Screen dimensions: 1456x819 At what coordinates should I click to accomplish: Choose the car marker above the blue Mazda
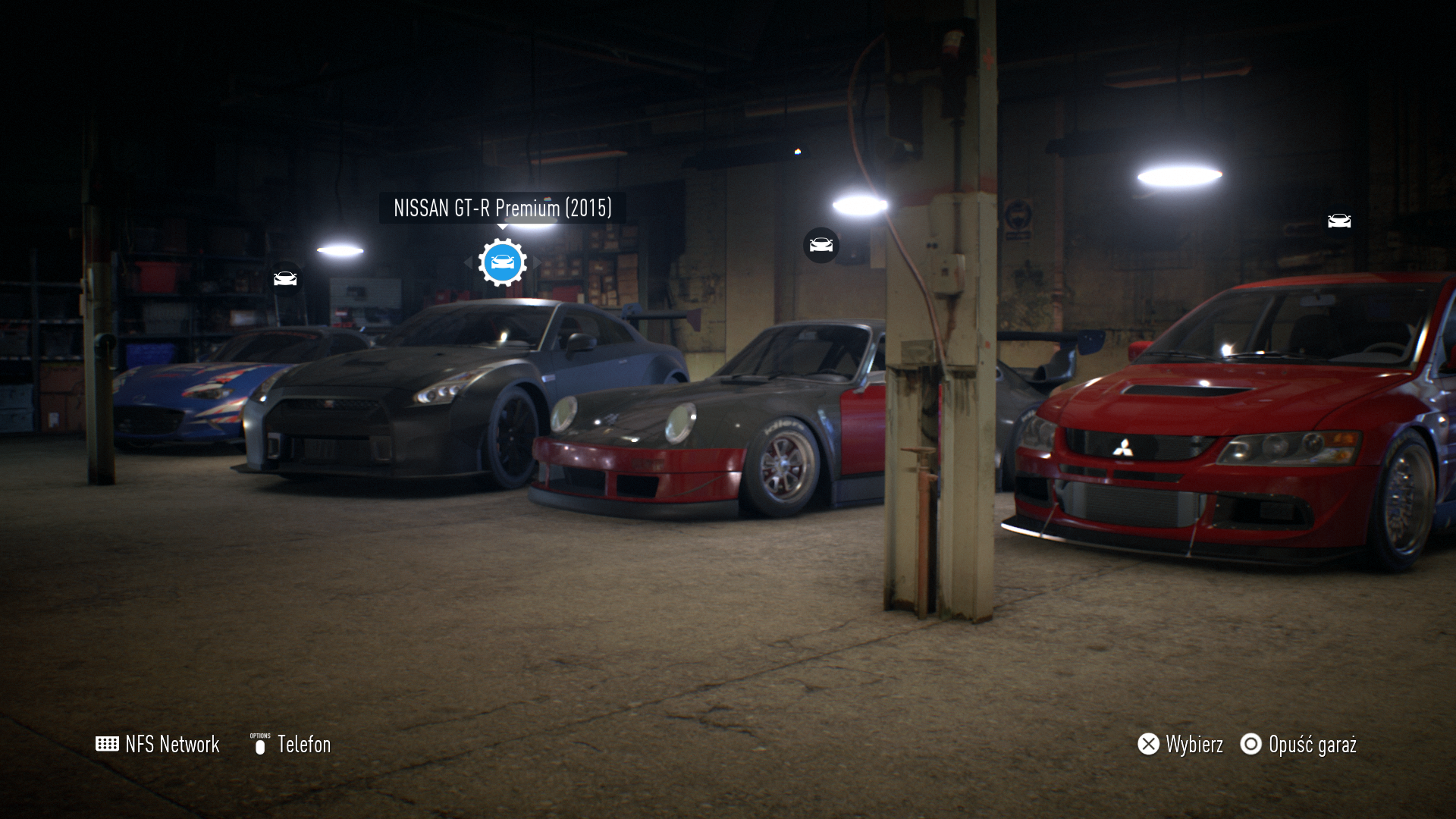285,279
